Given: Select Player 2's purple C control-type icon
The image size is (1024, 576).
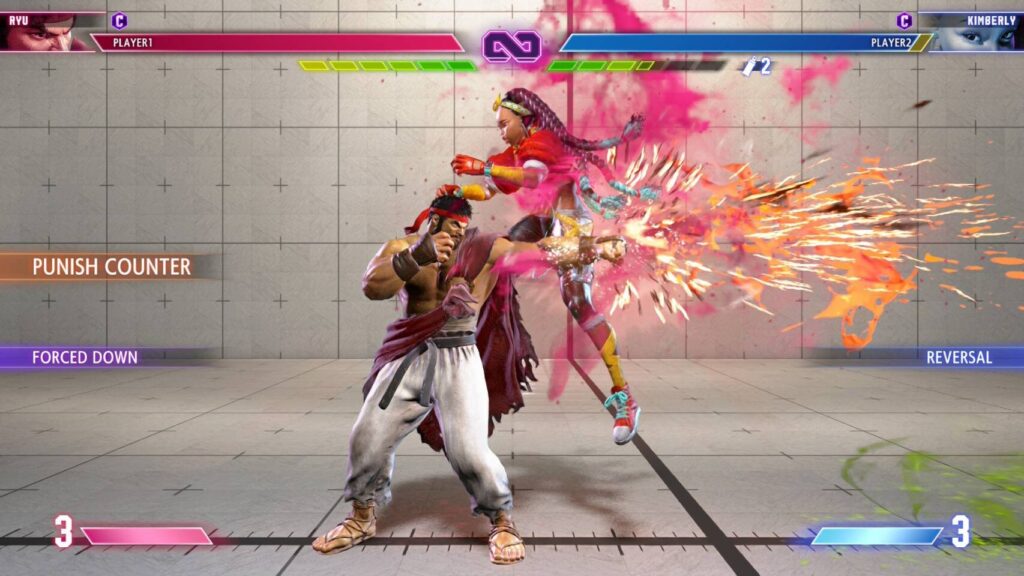Looking at the screenshot, I should tap(904, 20).
